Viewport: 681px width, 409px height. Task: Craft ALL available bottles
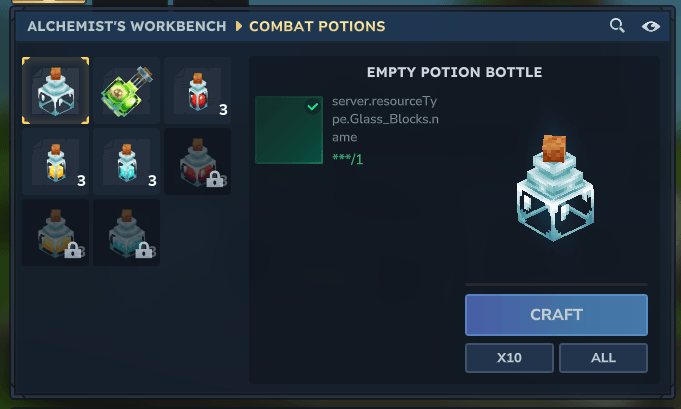pyautogui.click(x=603, y=357)
